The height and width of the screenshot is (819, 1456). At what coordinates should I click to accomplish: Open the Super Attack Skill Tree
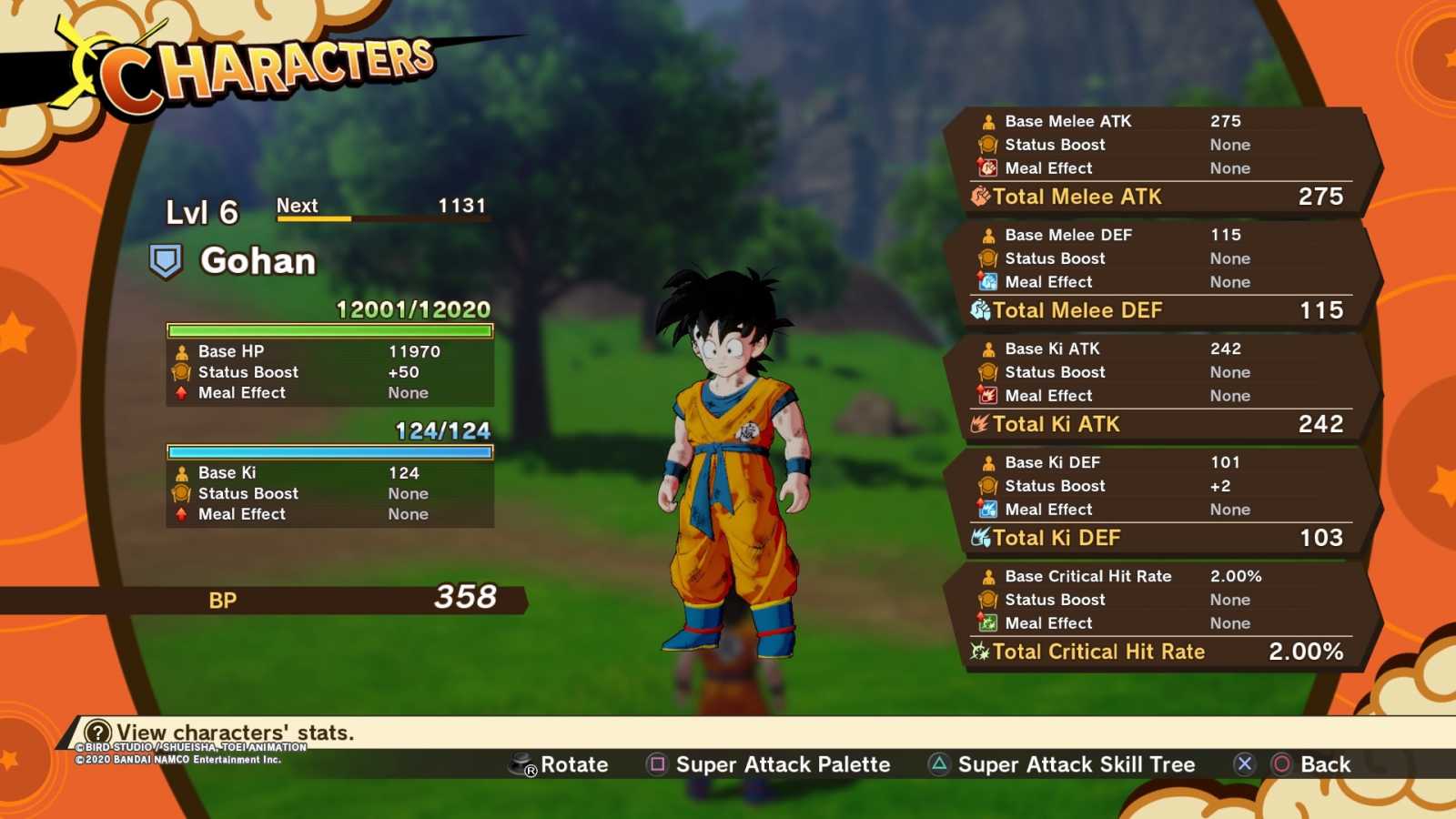pyautogui.click(x=1062, y=764)
